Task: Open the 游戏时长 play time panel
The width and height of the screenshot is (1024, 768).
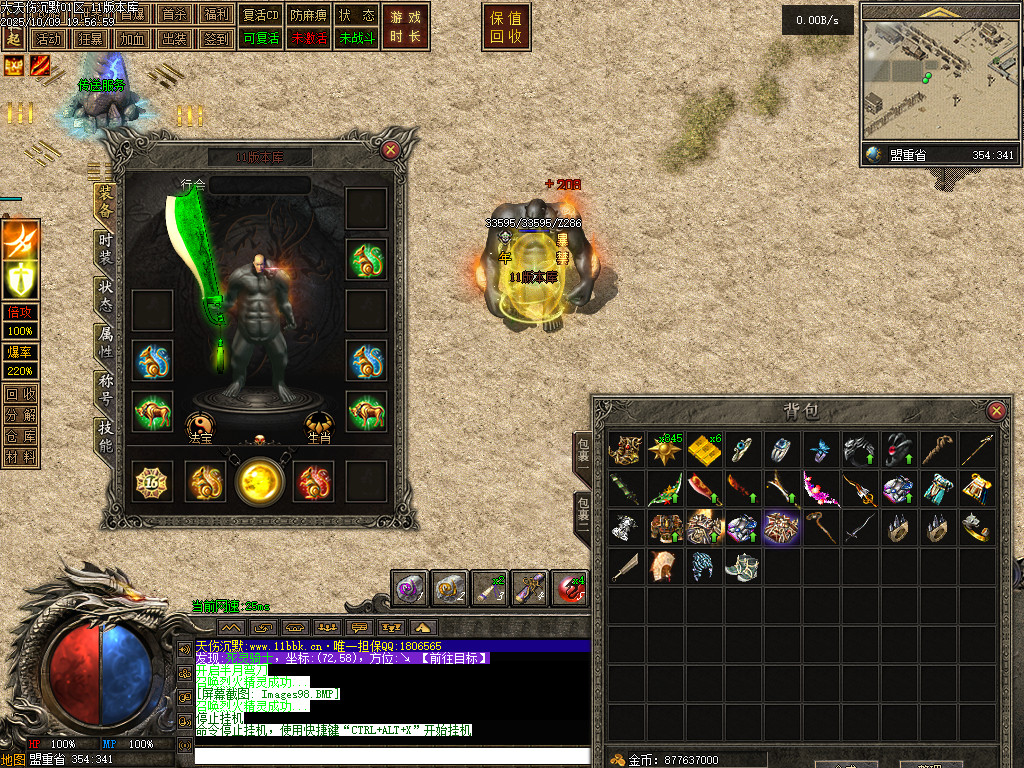Action: pos(406,27)
